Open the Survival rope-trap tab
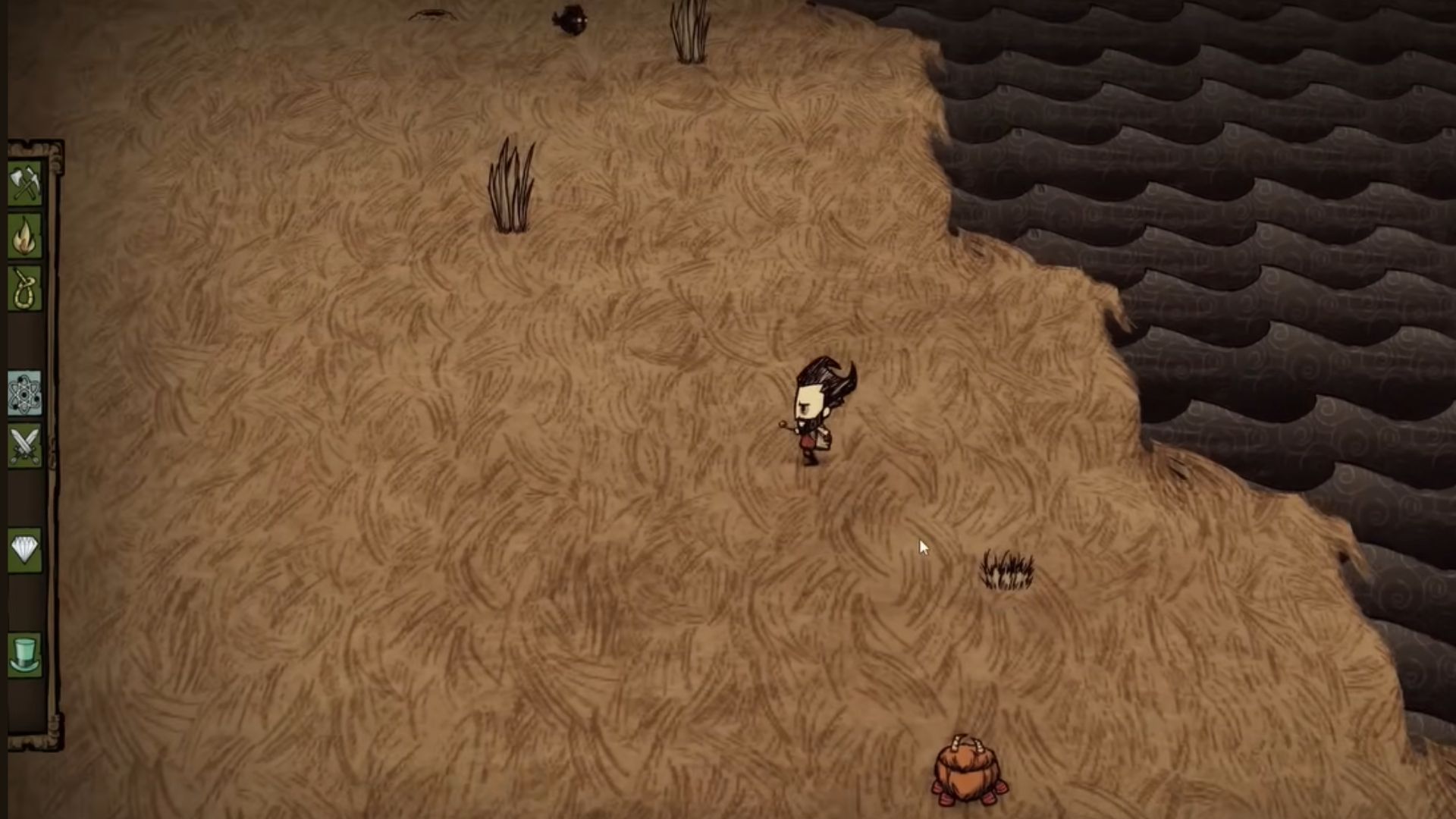Image resolution: width=1456 pixels, height=819 pixels. click(x=24, y=289)
